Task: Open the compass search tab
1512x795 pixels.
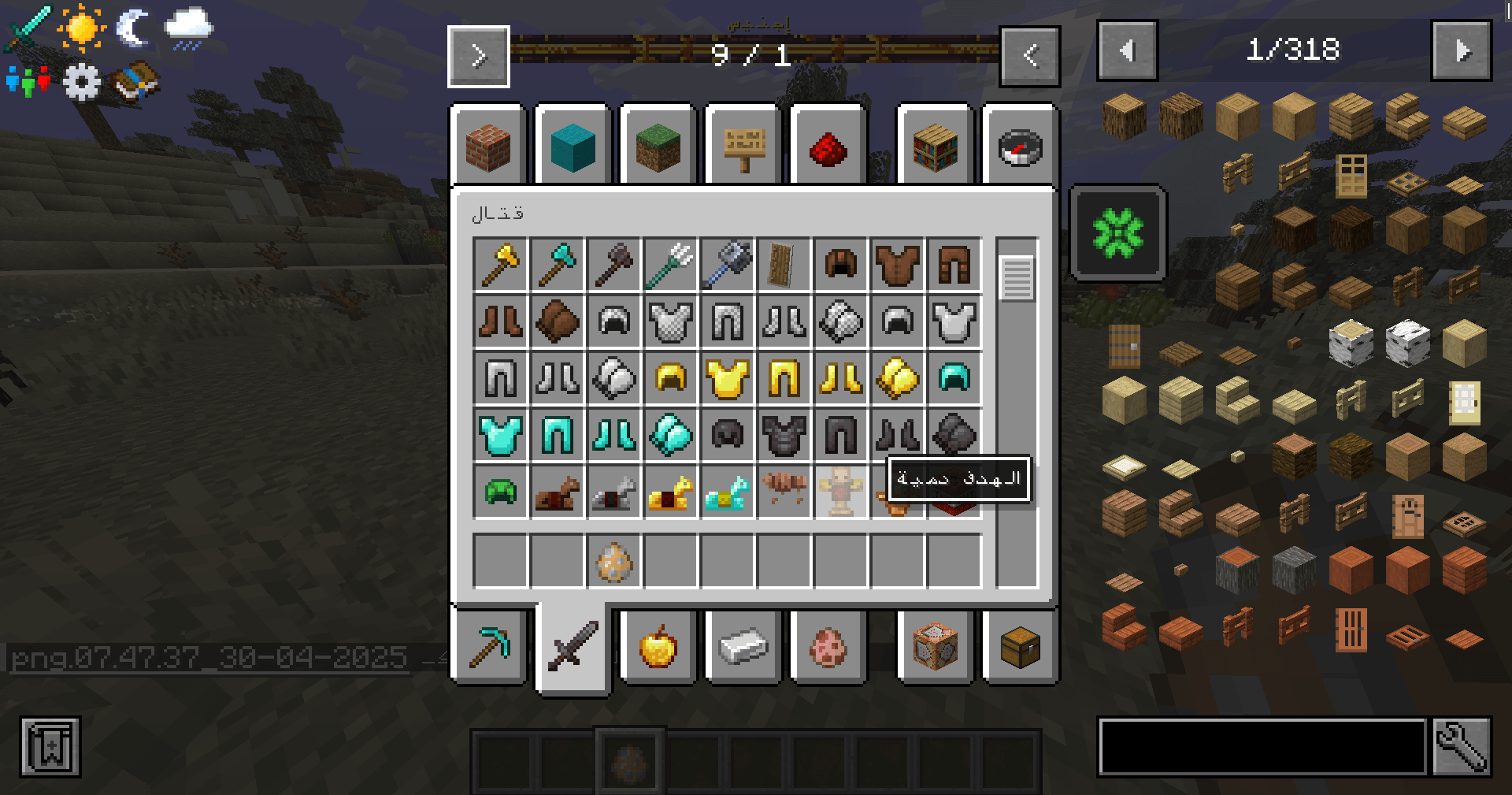Action: click(x=1020, y=147)
